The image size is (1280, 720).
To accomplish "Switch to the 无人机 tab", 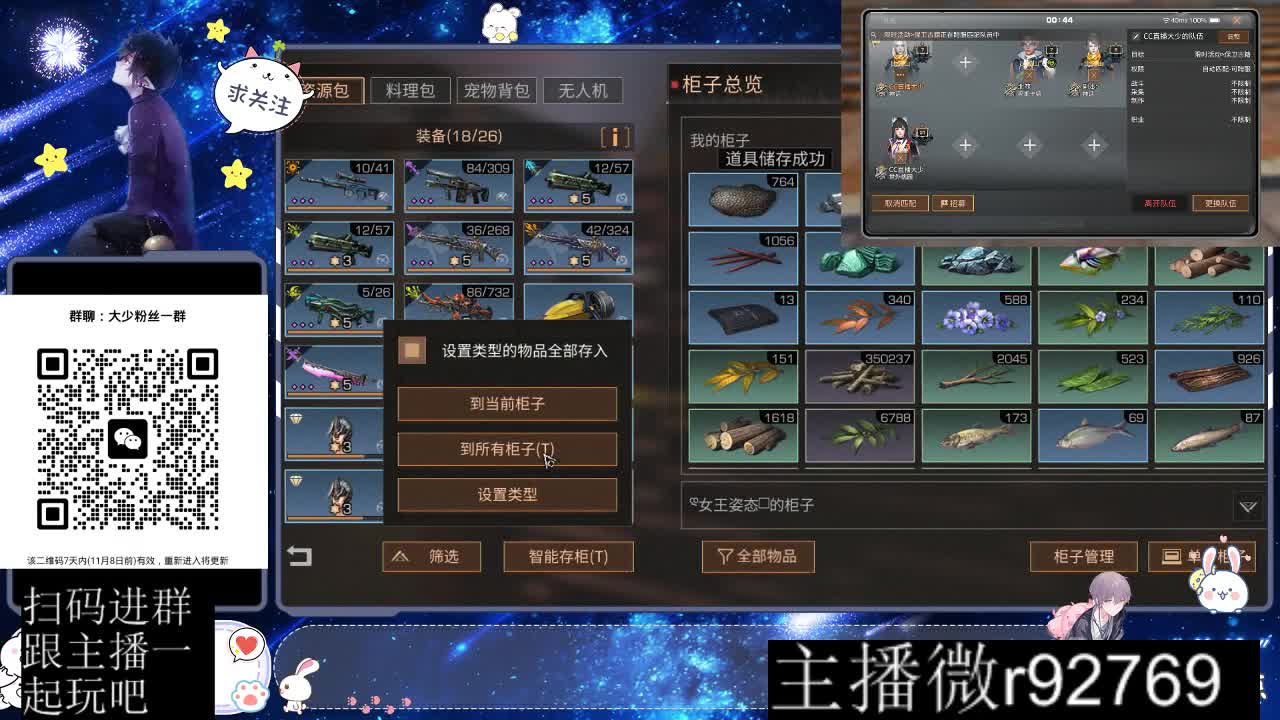I will (x=585, y=90).
